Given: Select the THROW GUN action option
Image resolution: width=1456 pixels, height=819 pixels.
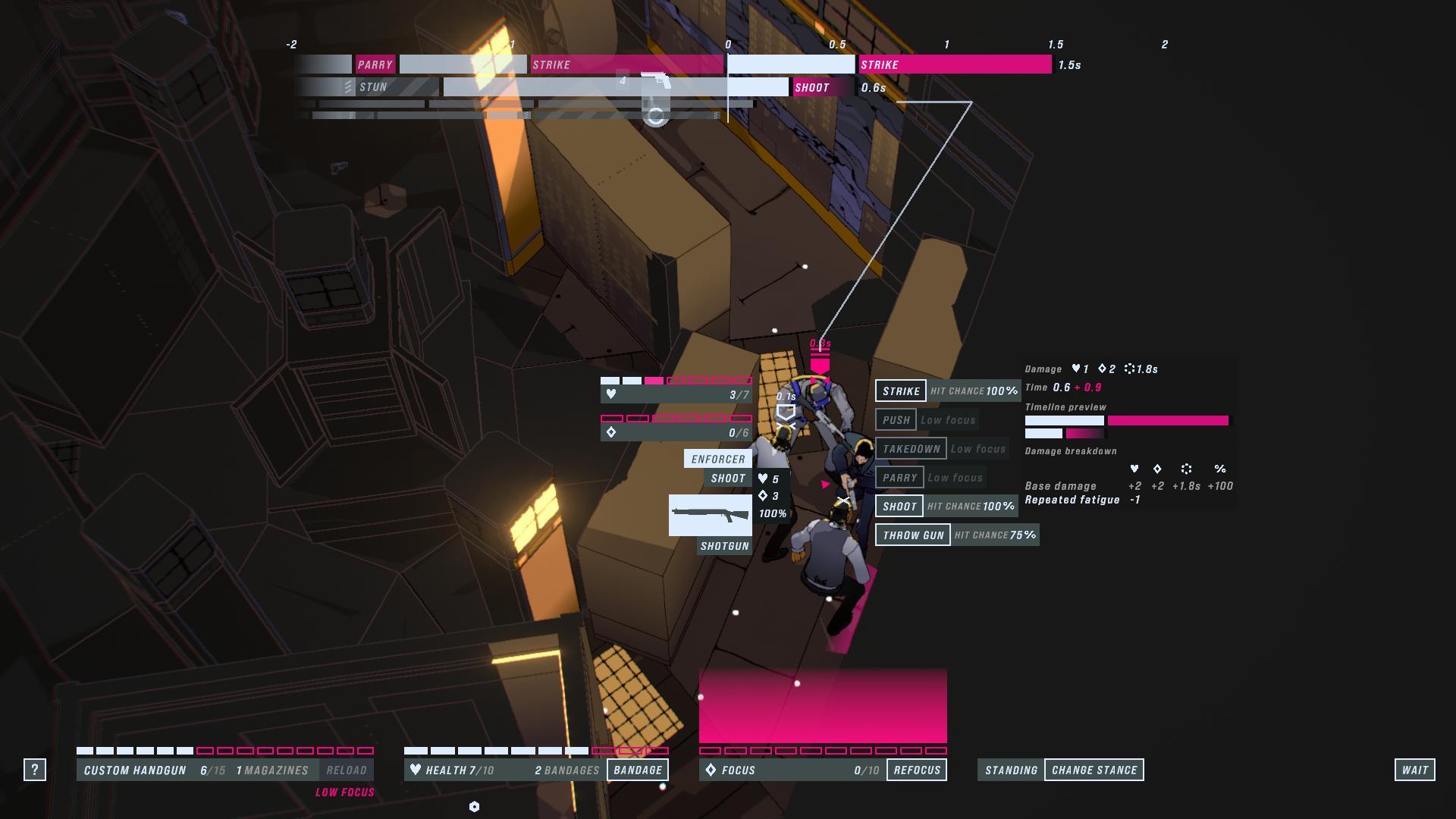Looking at the screenshot, I should point(913,535).
